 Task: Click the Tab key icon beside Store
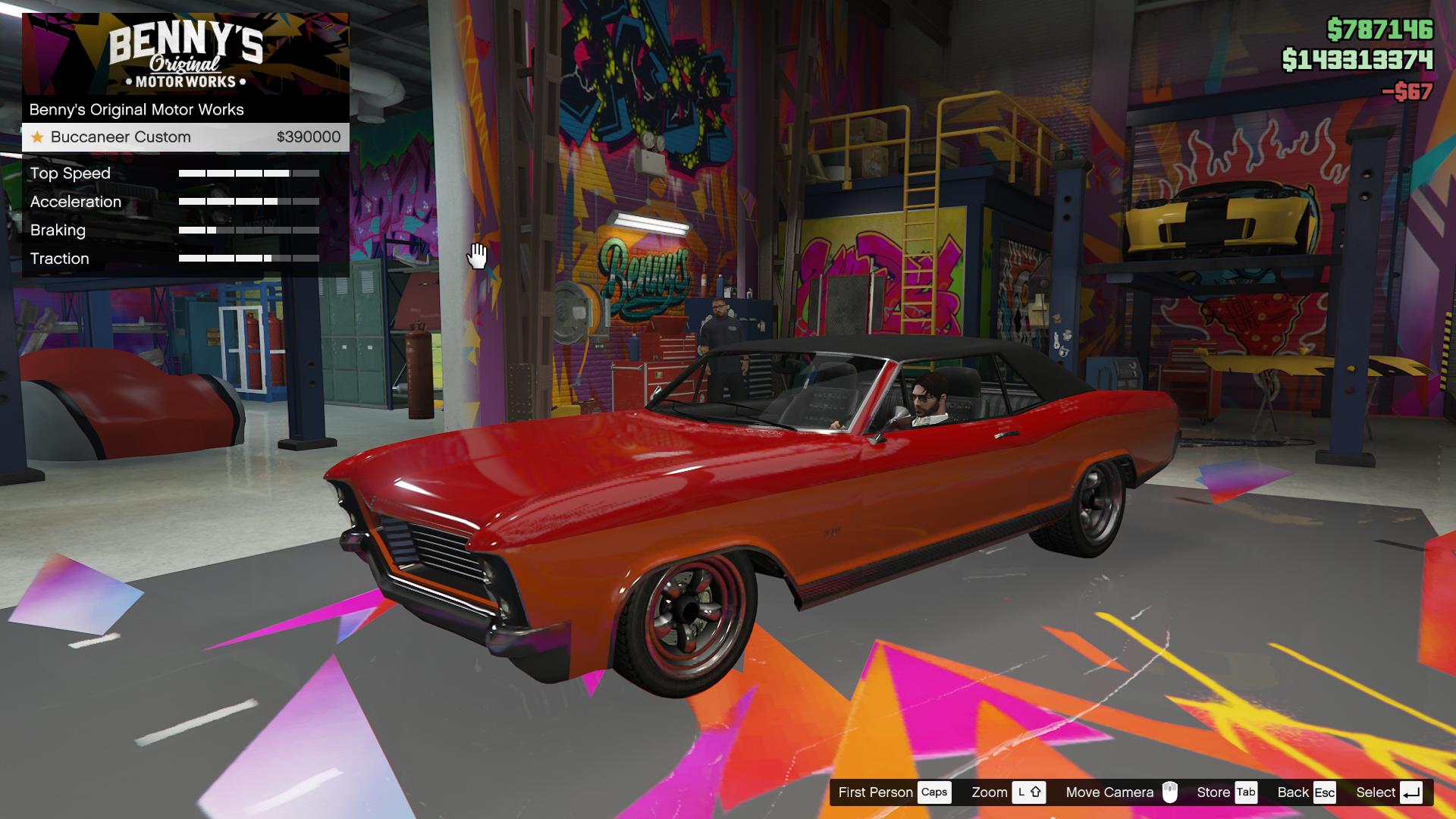click(x=1246, y=792)
